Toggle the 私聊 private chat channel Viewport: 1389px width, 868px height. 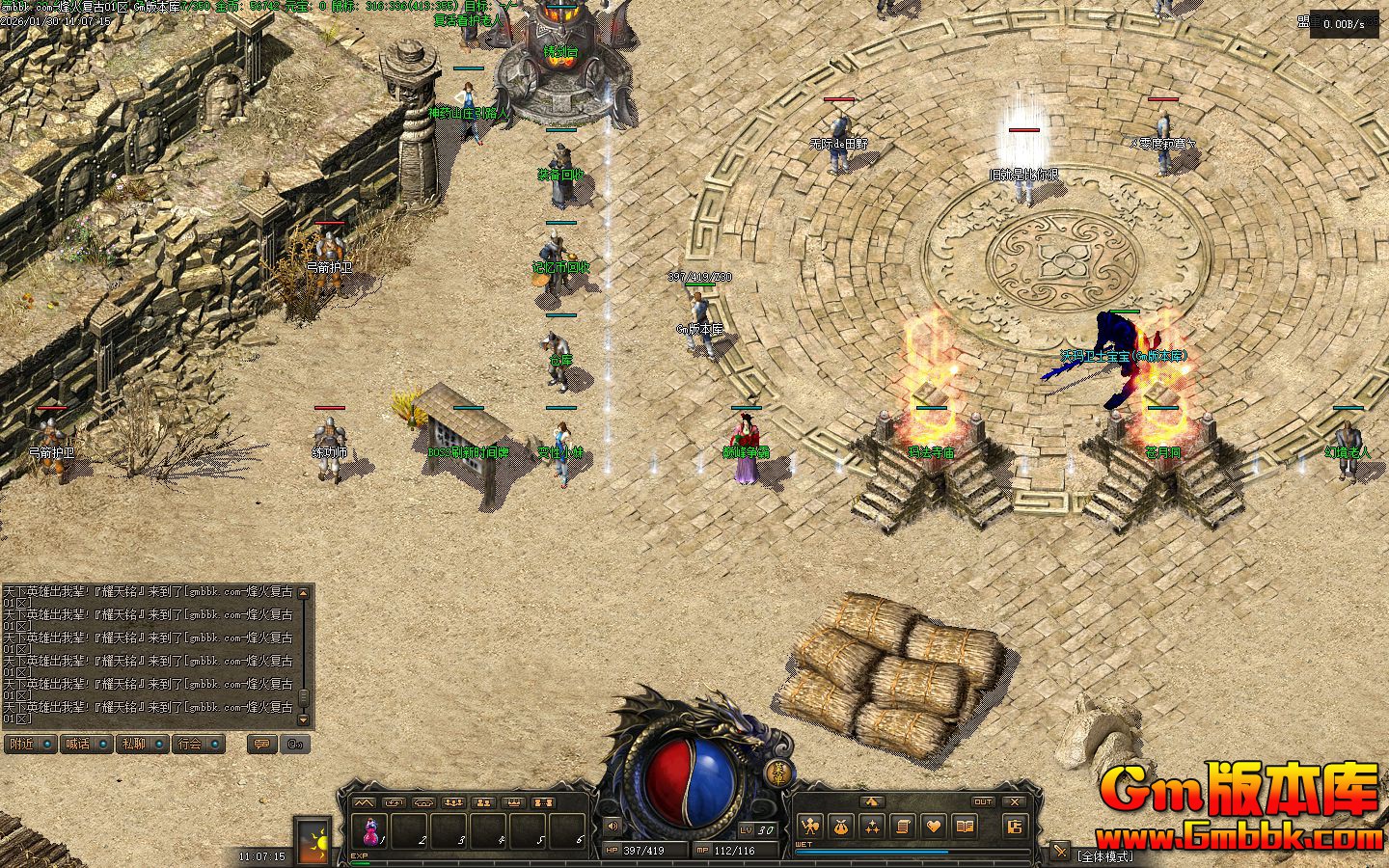[143, 745]
